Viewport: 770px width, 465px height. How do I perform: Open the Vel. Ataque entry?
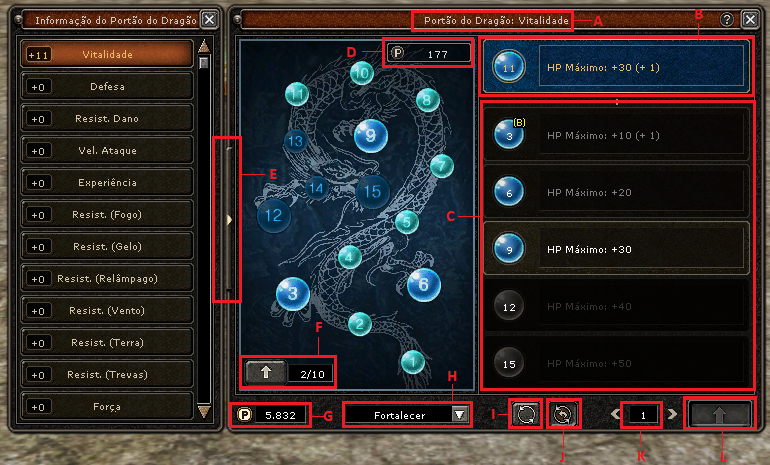click(106, 151)
